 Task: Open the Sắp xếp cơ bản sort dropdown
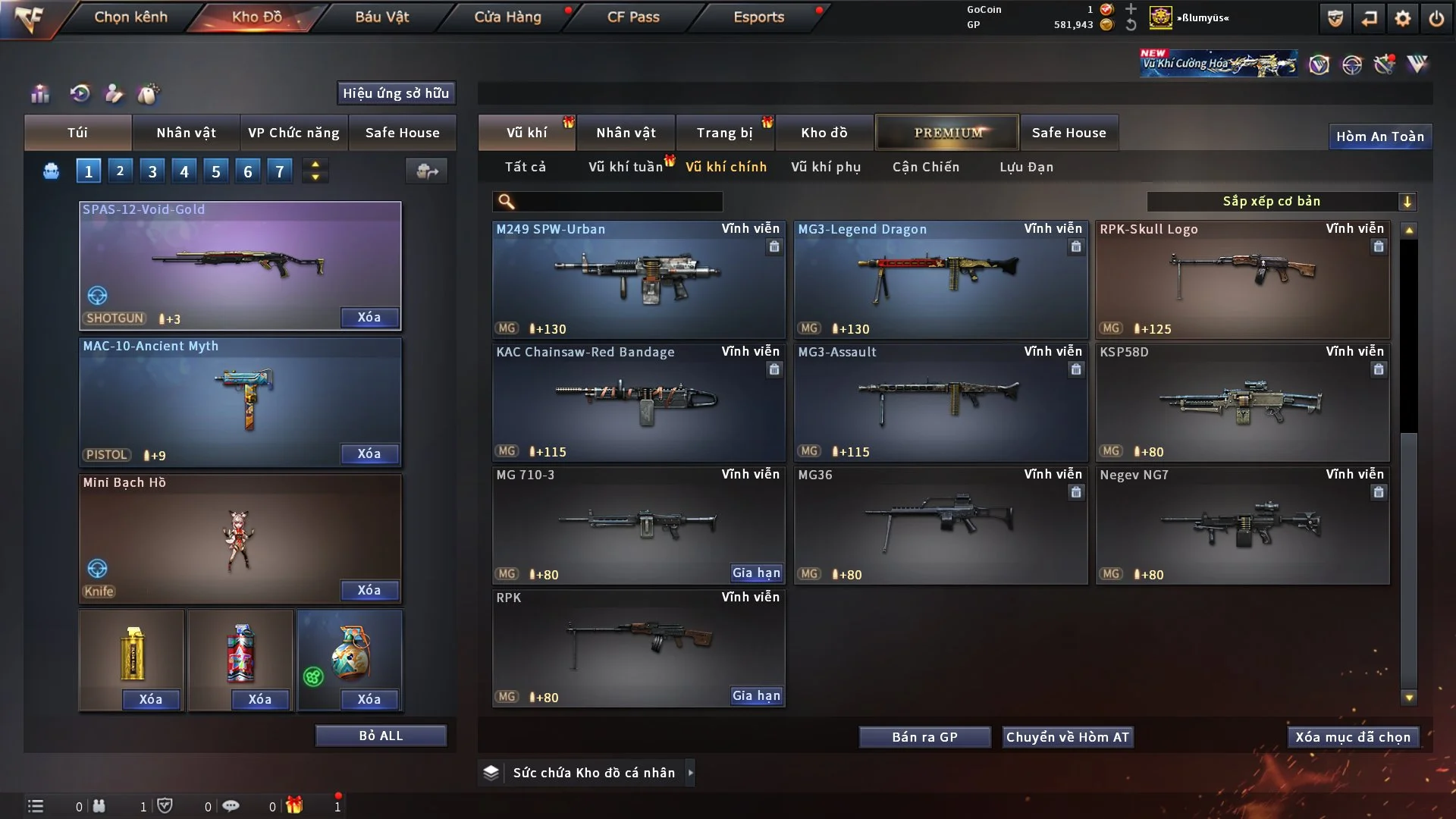pos(1281,202)
